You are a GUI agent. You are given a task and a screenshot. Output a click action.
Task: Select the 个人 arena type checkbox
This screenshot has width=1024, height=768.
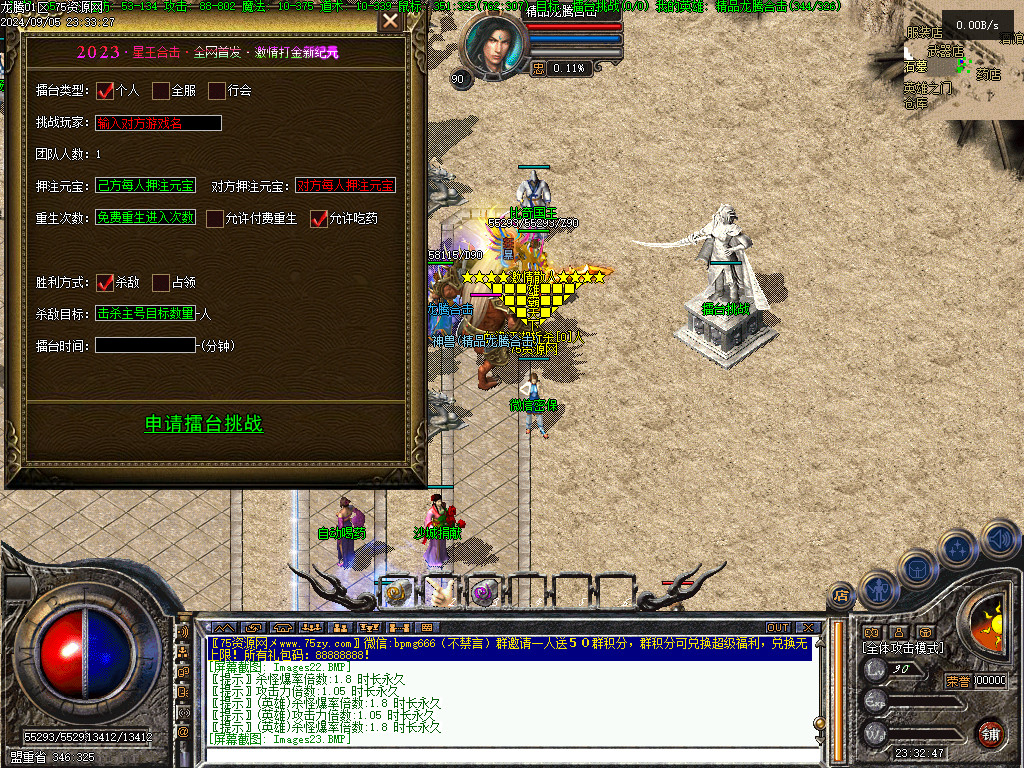[x=105, y=91]
